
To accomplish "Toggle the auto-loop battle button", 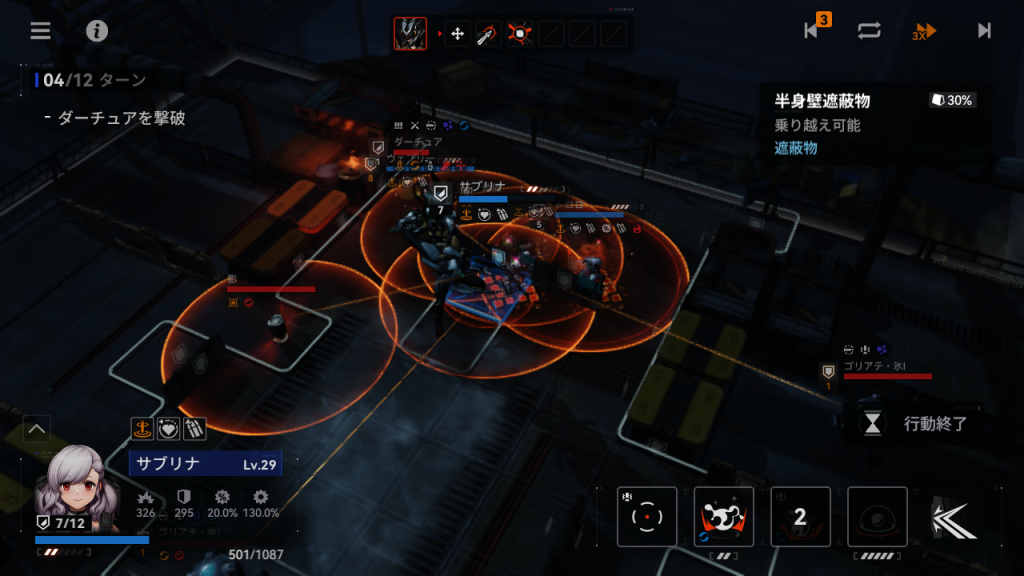I will click(869, 30).
